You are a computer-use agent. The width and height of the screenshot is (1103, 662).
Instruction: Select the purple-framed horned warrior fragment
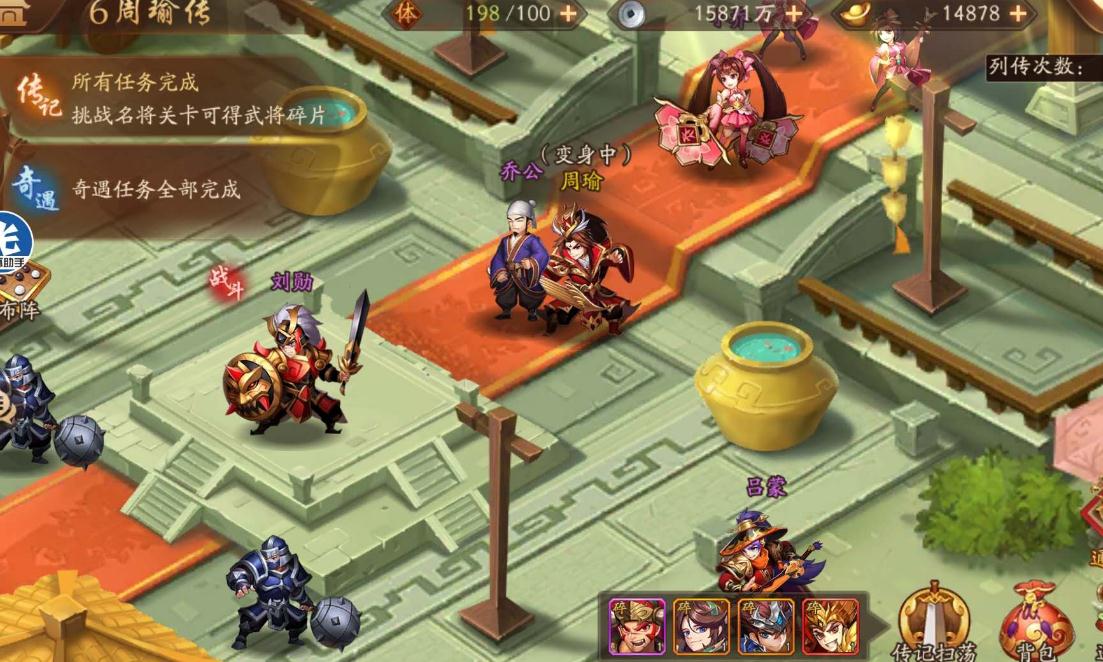coord(637,626)
